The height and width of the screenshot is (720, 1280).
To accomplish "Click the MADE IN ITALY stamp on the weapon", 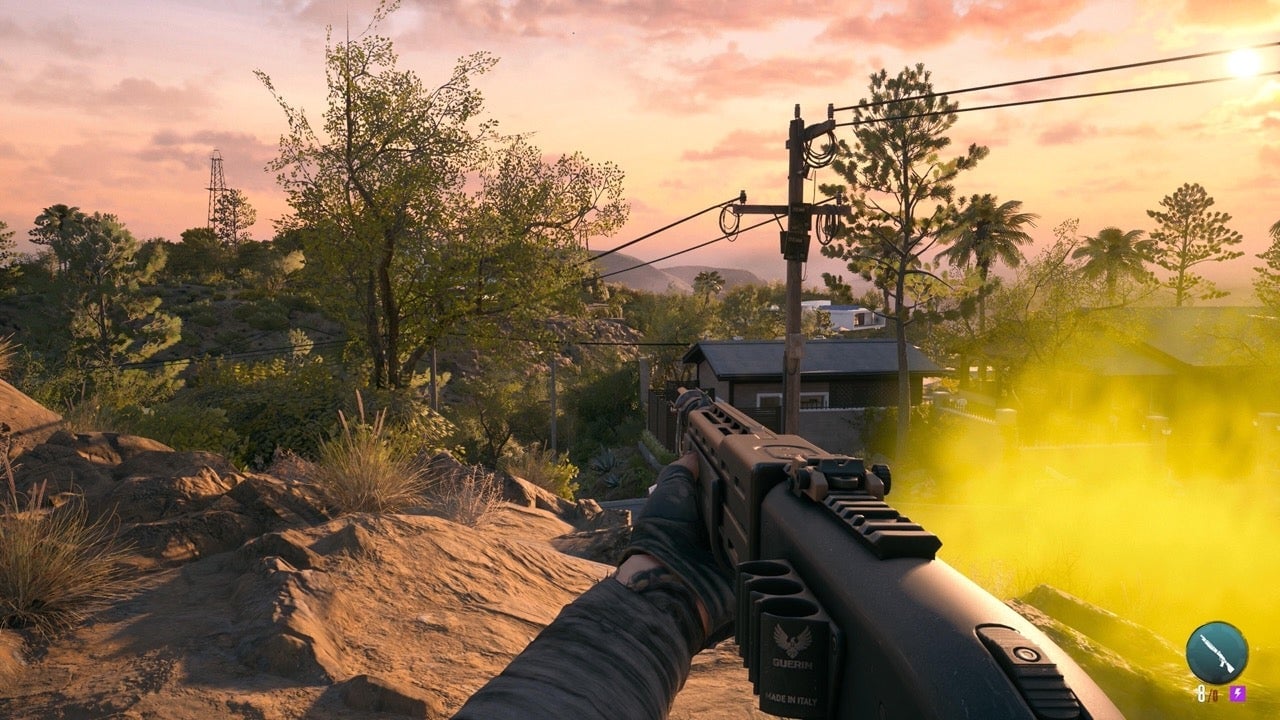I will coord(790,698).
